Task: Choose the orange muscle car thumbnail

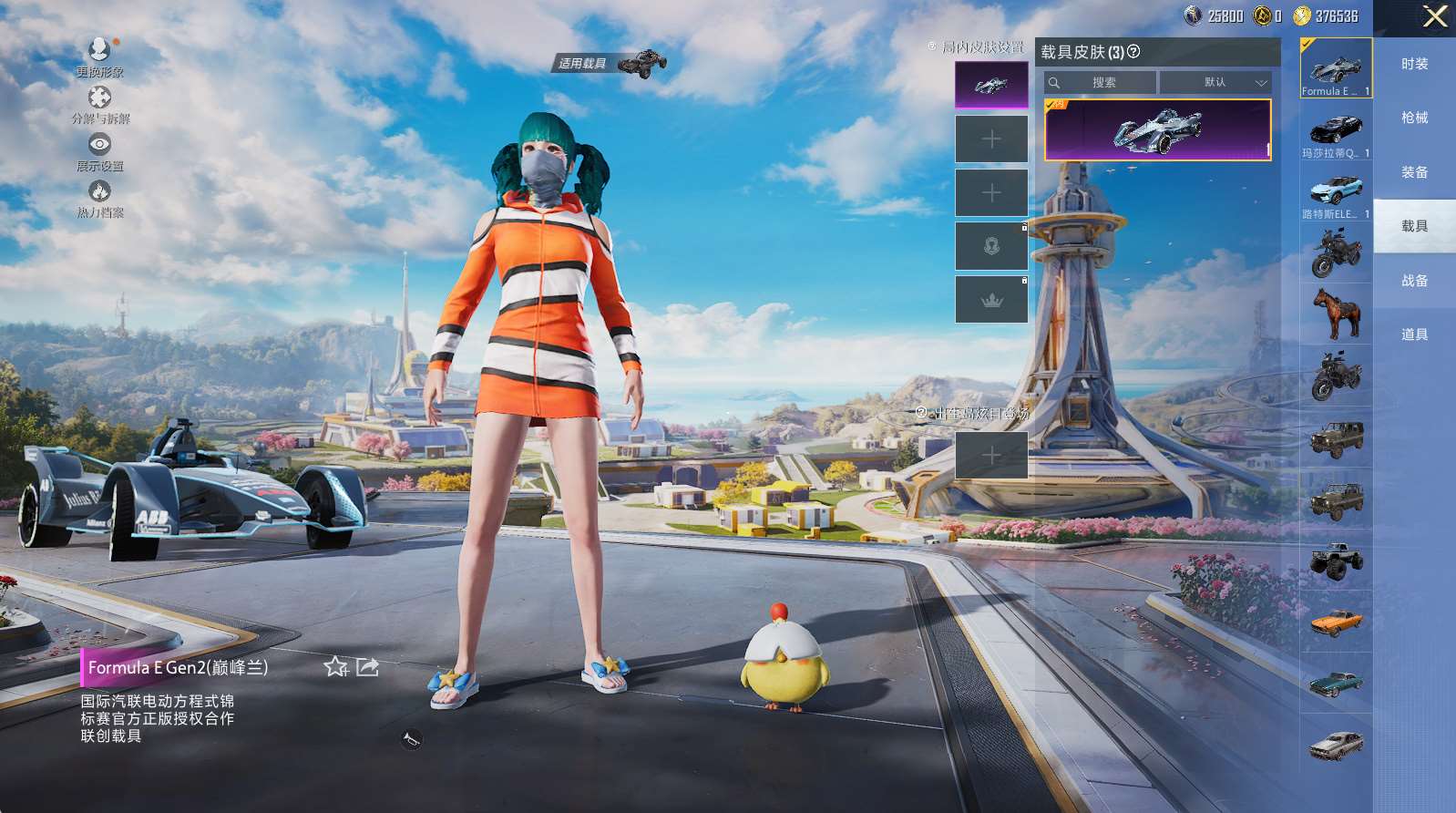Action: coord(1336,623)
